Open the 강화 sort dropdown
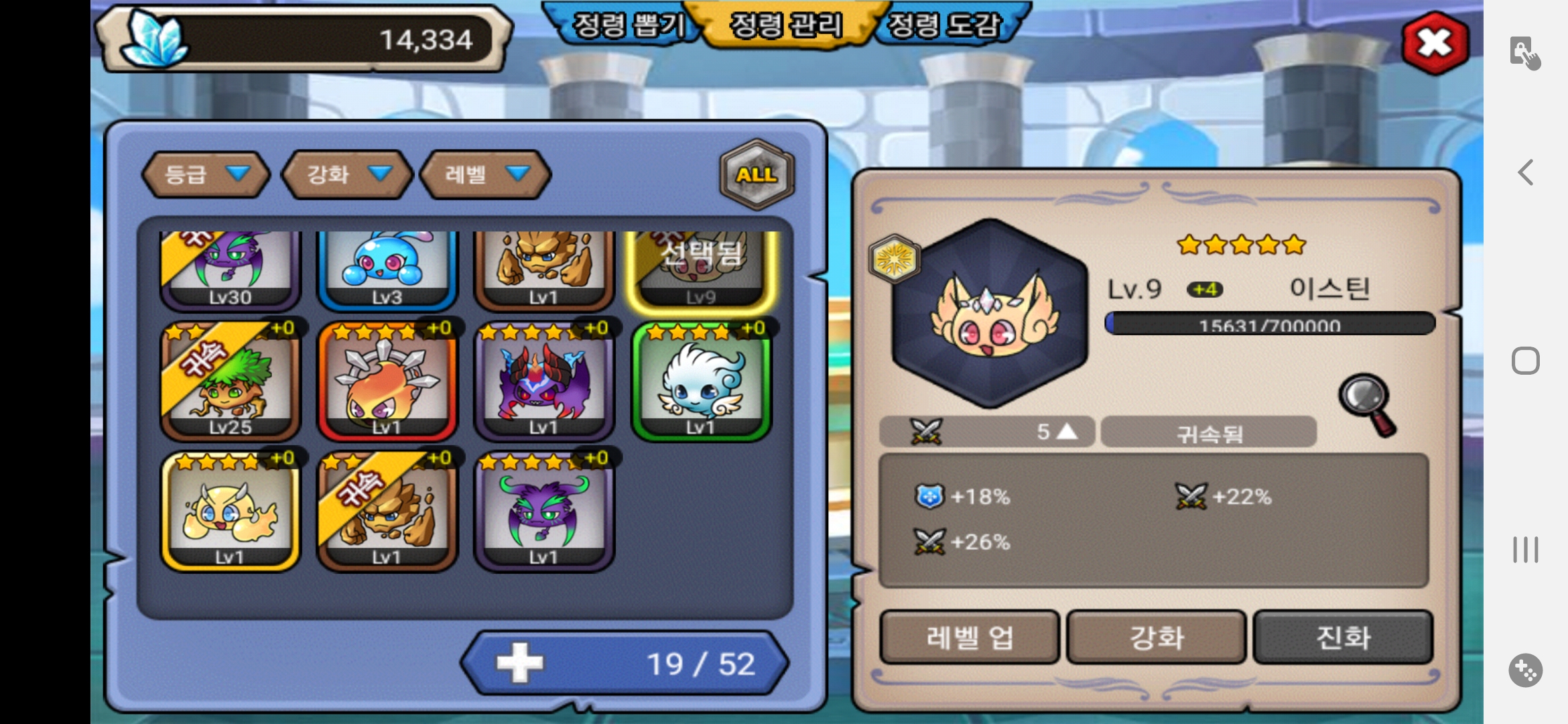The image size is (1568, 724). [347, 174]
